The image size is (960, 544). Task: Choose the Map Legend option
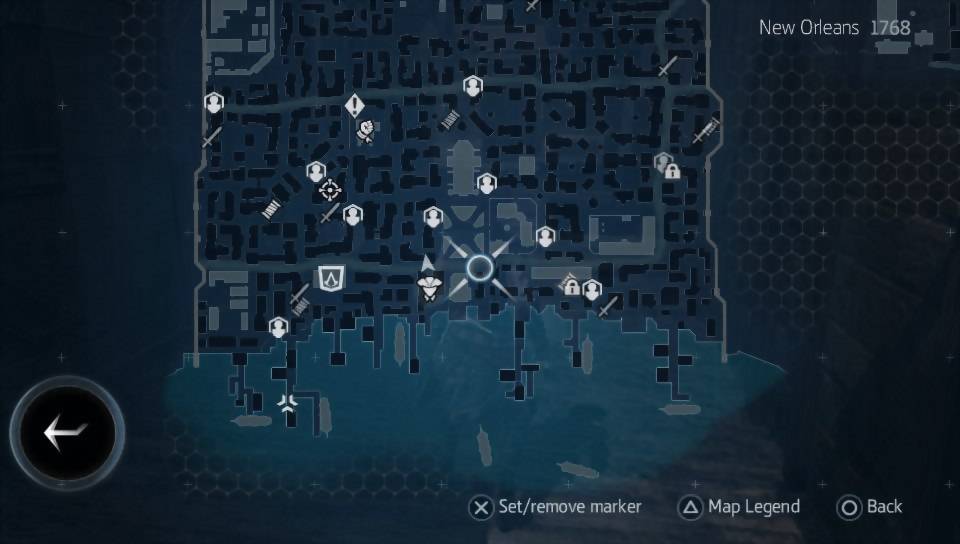click(x=740, y=507)
